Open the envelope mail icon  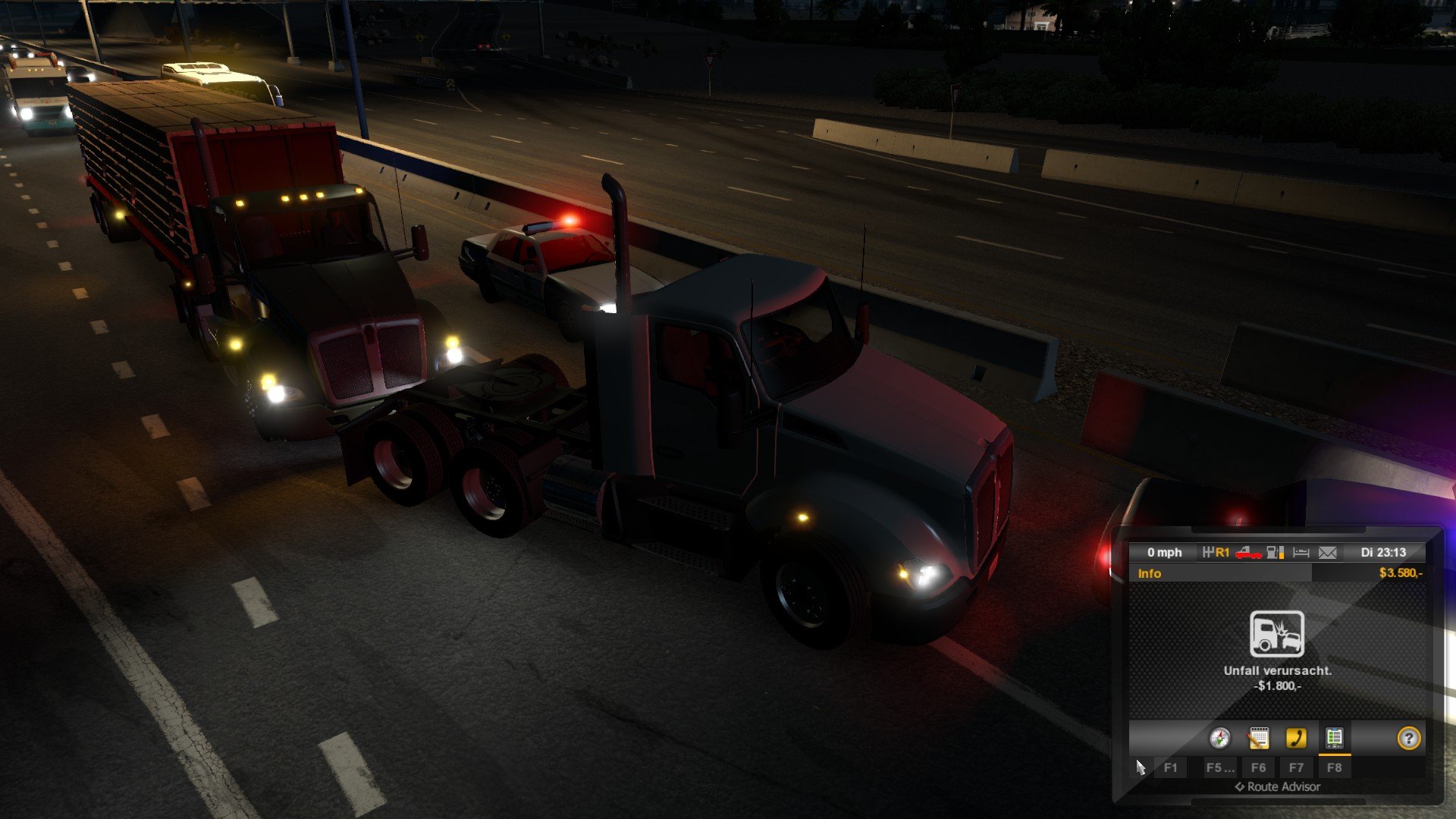[x=1327, y=553]
